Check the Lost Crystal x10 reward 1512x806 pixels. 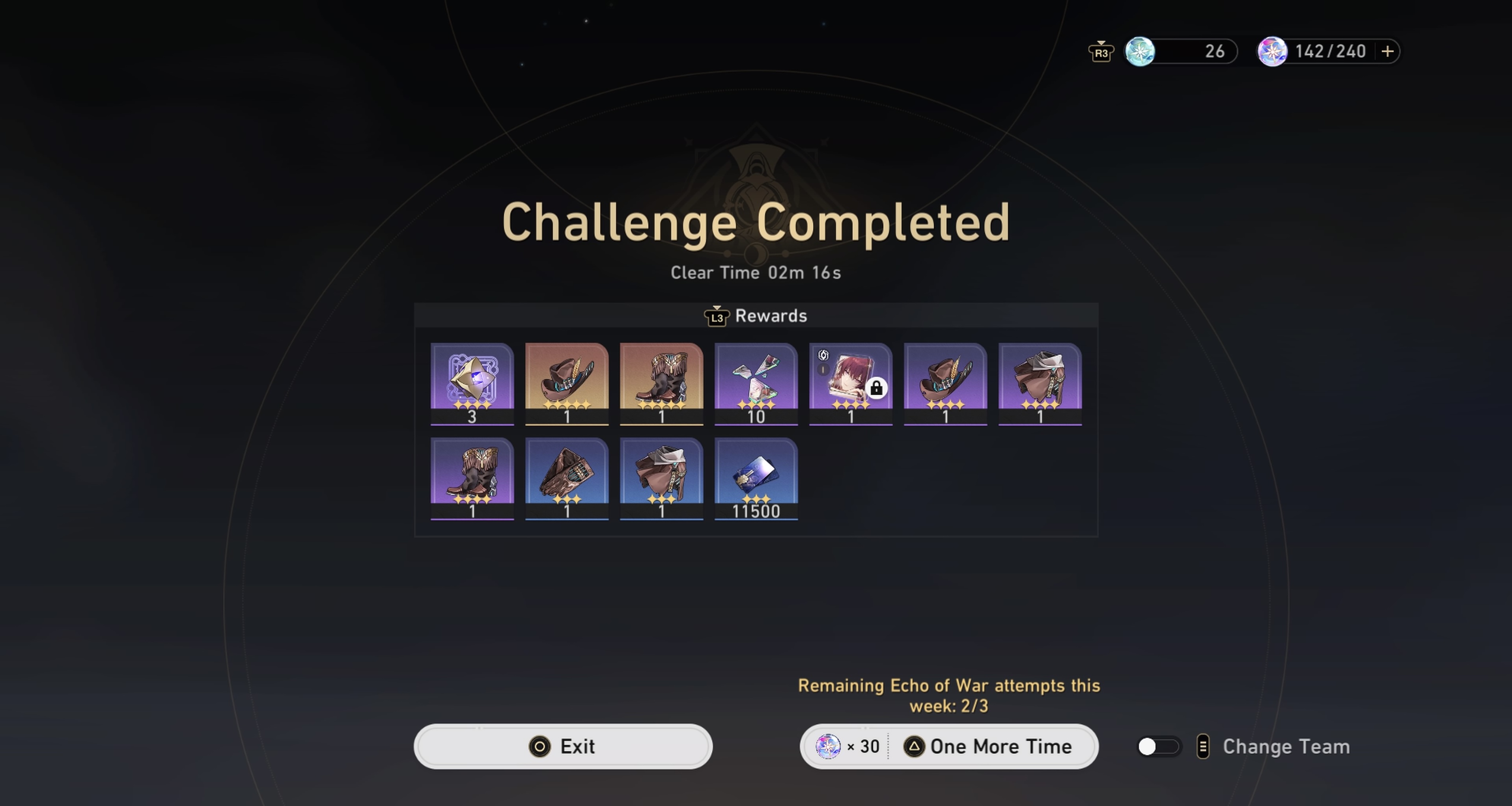point(756,384)
